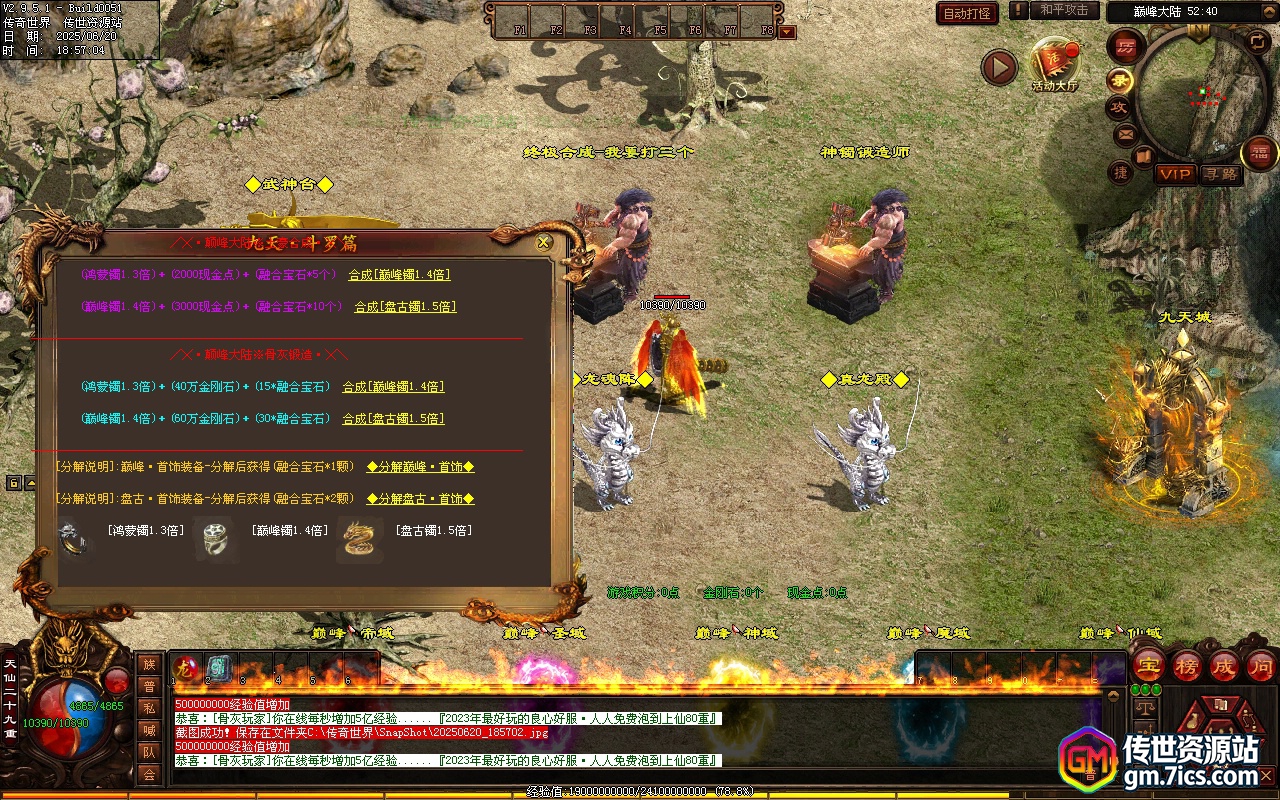Choose the 分解盘古·首饰 option
The height and width of the screenshot is (800, 1280).
[x=420, y=499]
